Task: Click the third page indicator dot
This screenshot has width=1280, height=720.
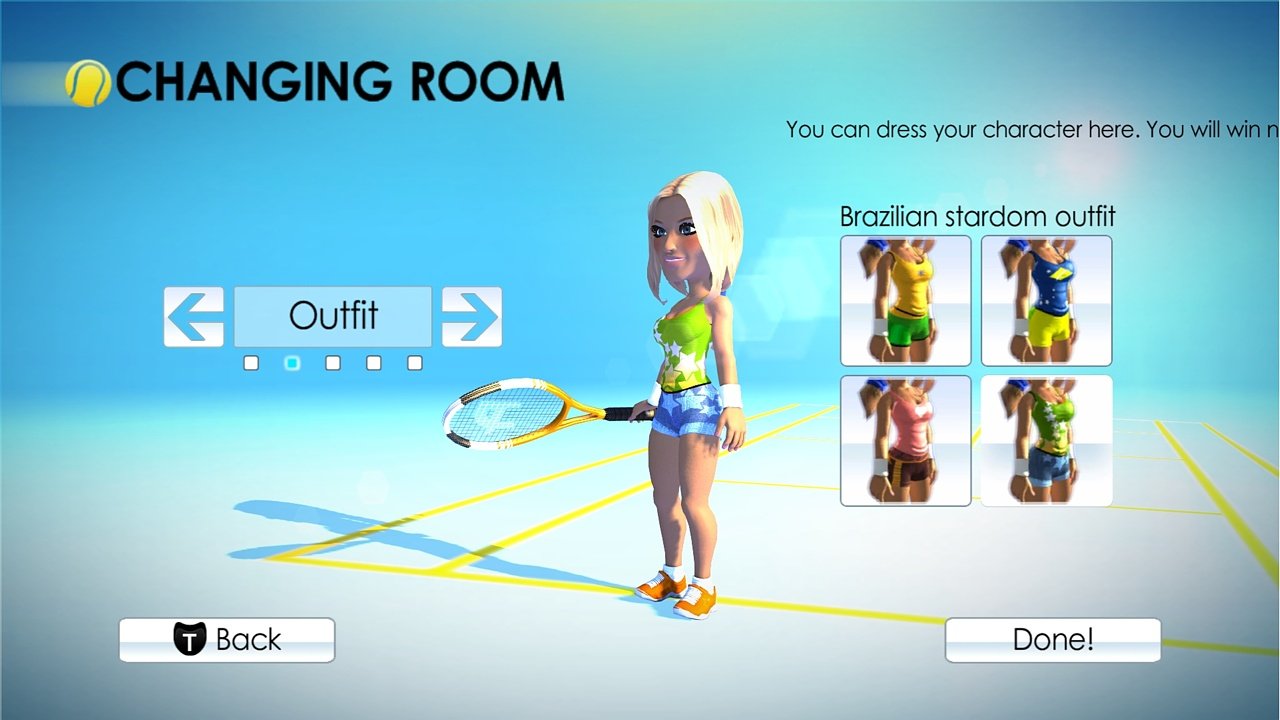Action: click(x=332, y=362)
